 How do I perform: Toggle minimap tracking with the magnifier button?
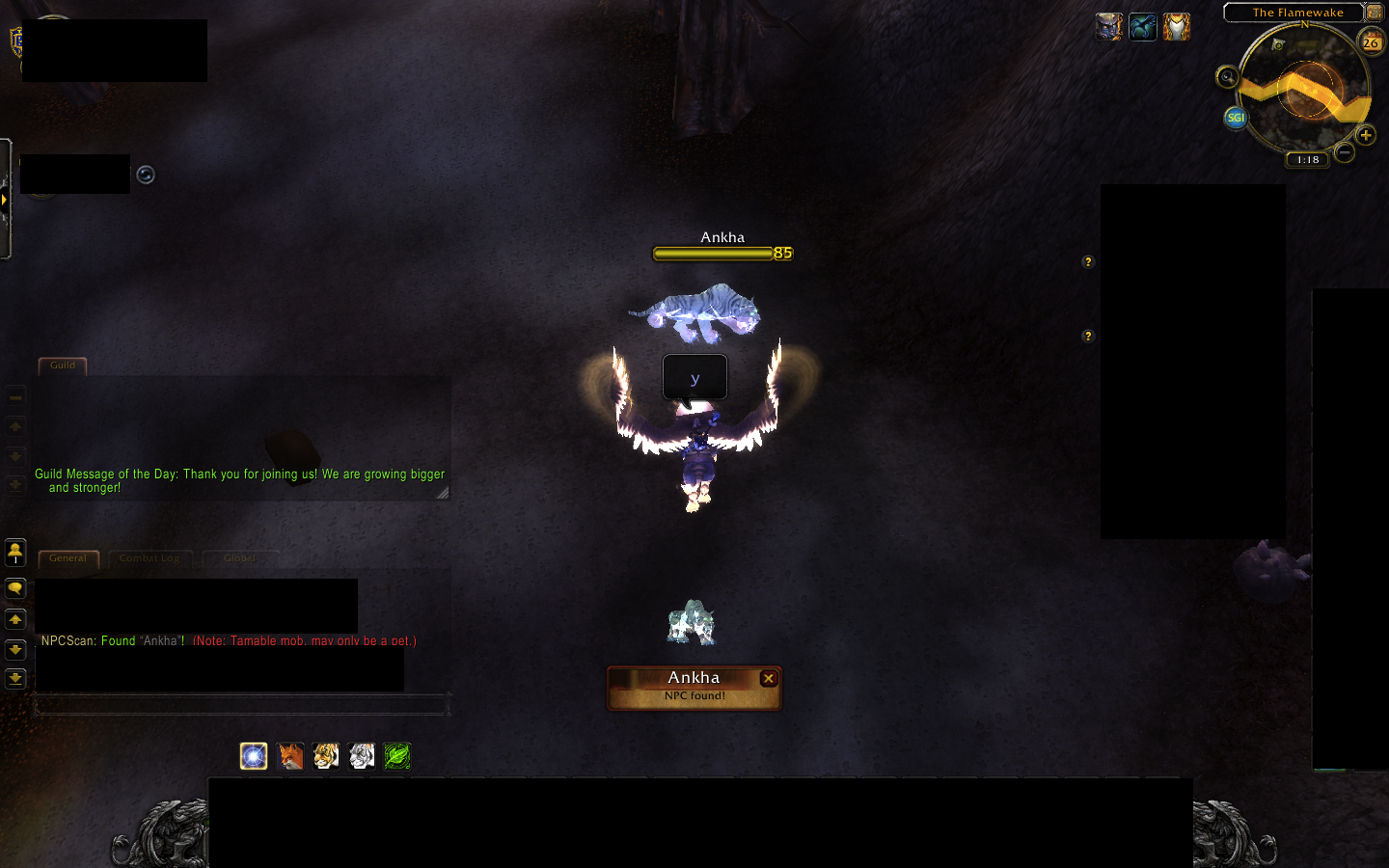pyautogui.click(x=1227, y=77)
